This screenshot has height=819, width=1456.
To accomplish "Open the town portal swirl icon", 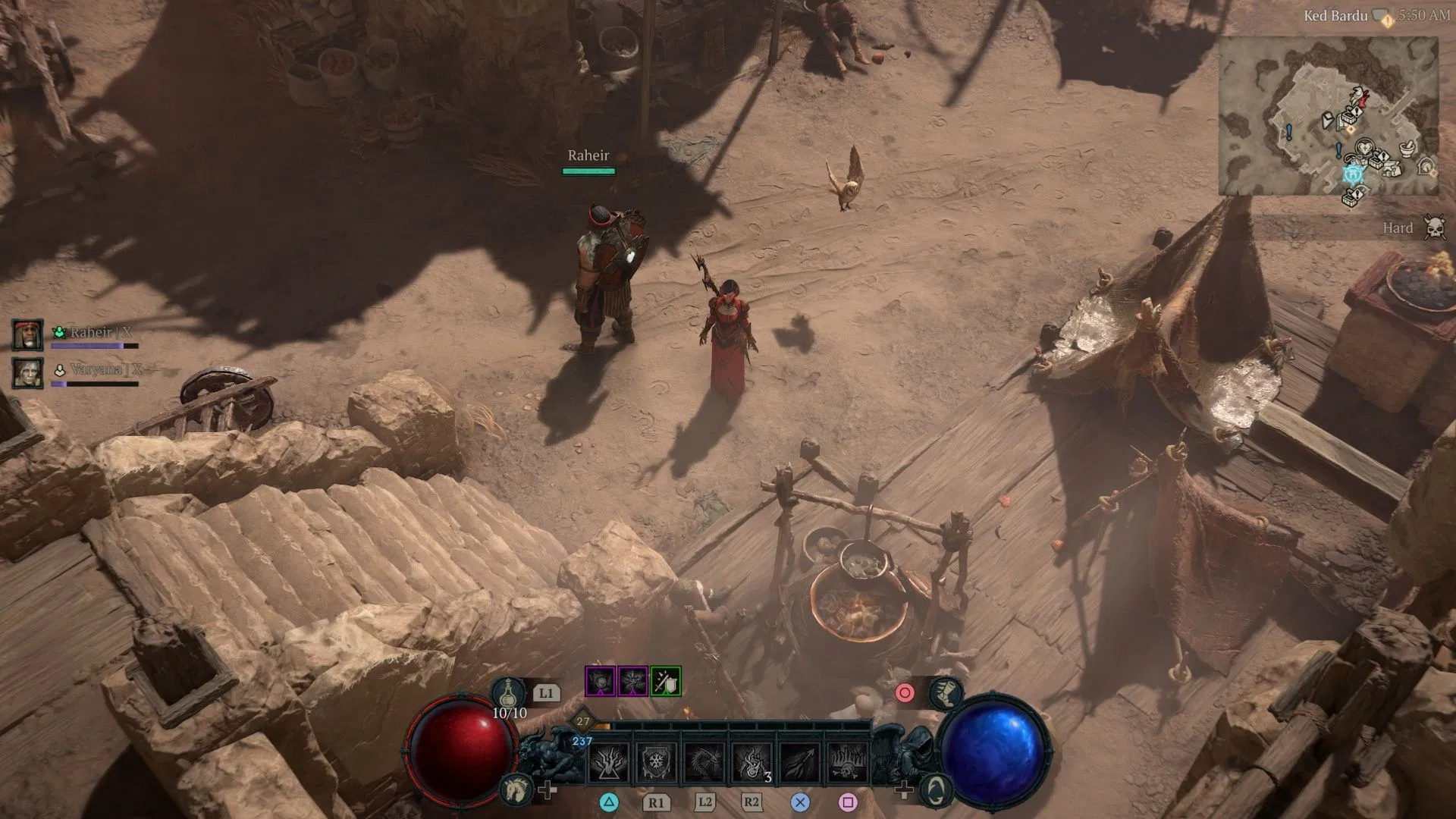I will [x=937, y=790].
